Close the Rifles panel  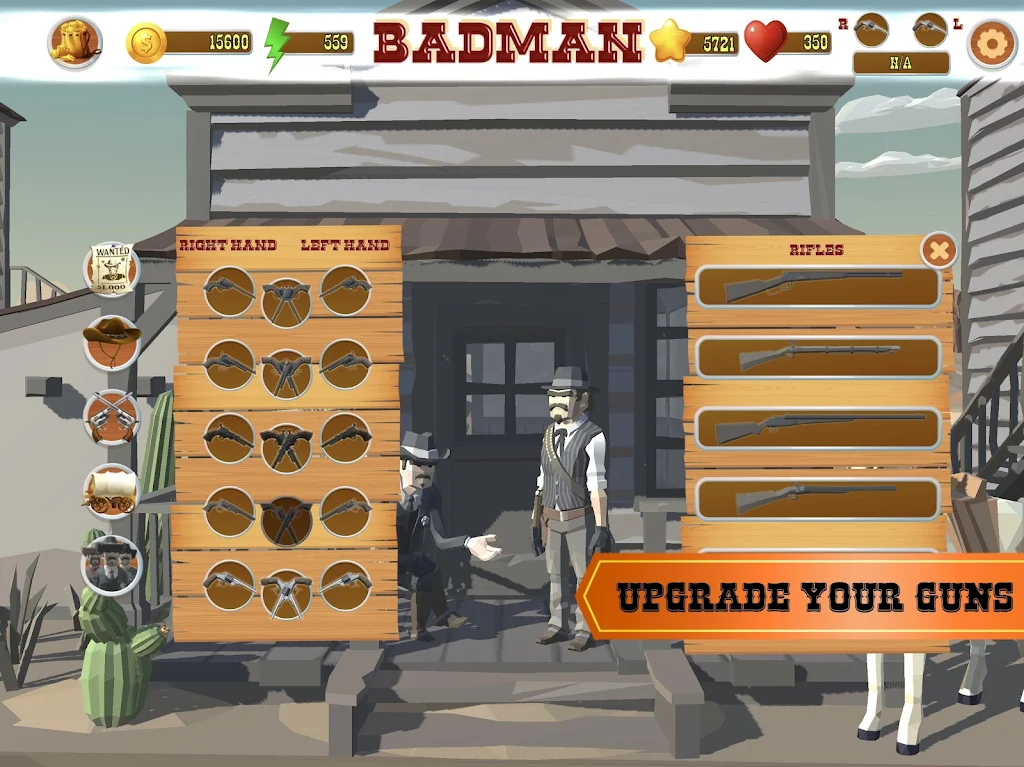point(938,250)
